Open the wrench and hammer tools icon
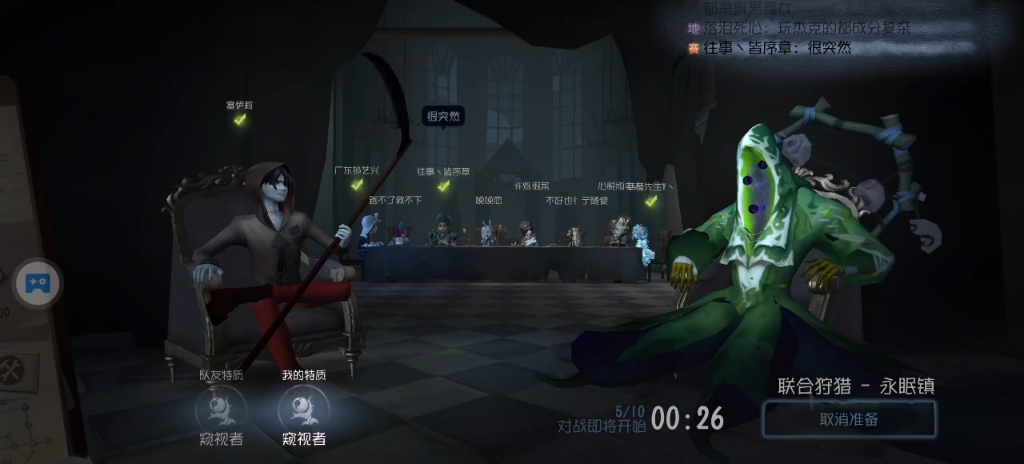This screenshot has width=1024, height=464. click(x=13, y=371)
